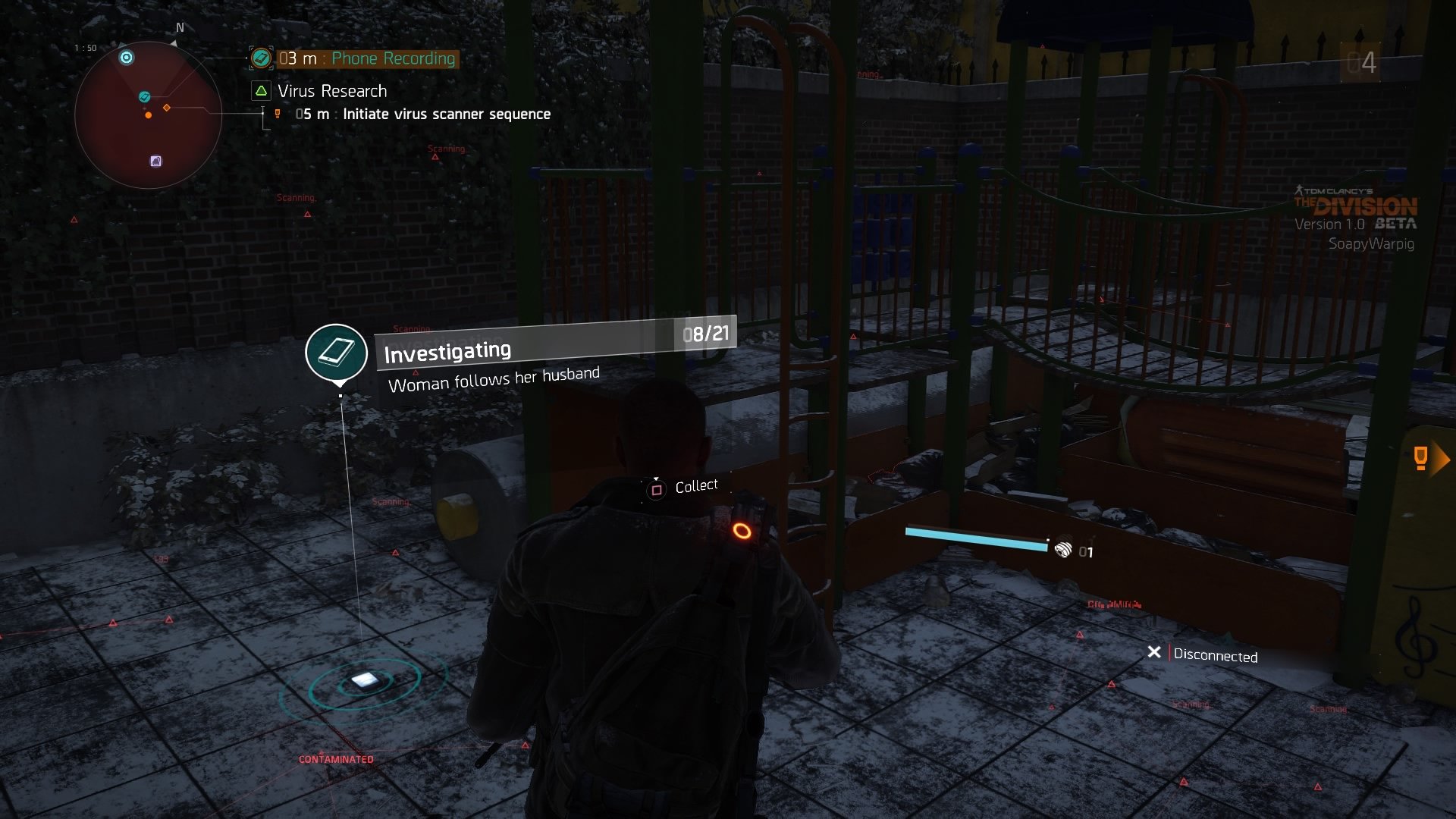Image resolution: width=1456 pixels, height=819 pixels.
Task: Click the Investigating collectible book icon
Action: pos(336,352)
